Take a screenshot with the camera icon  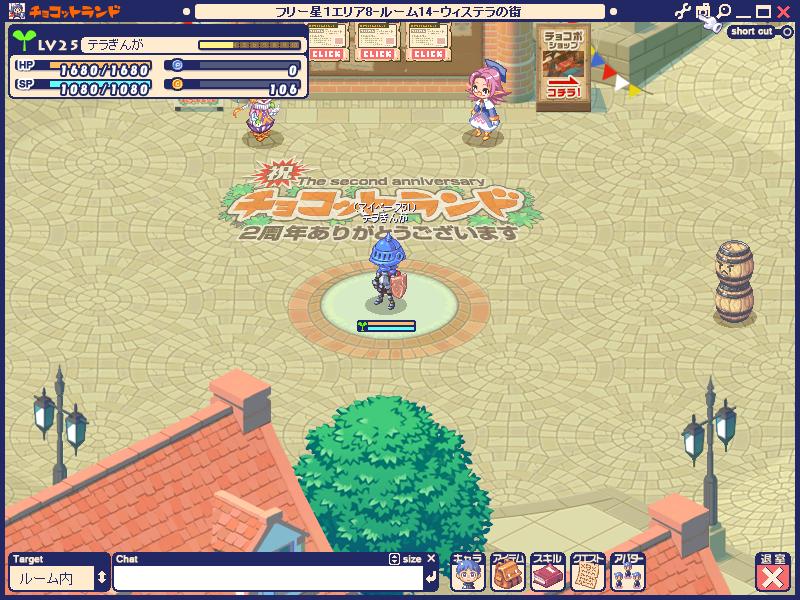(704, 12)
